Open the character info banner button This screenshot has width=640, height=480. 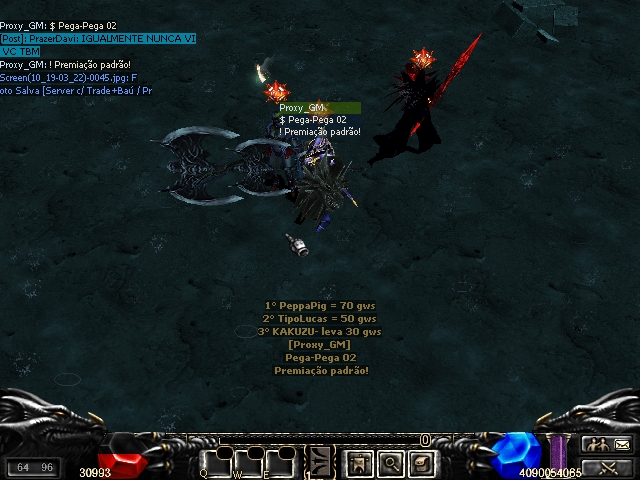tap(358, 463)
